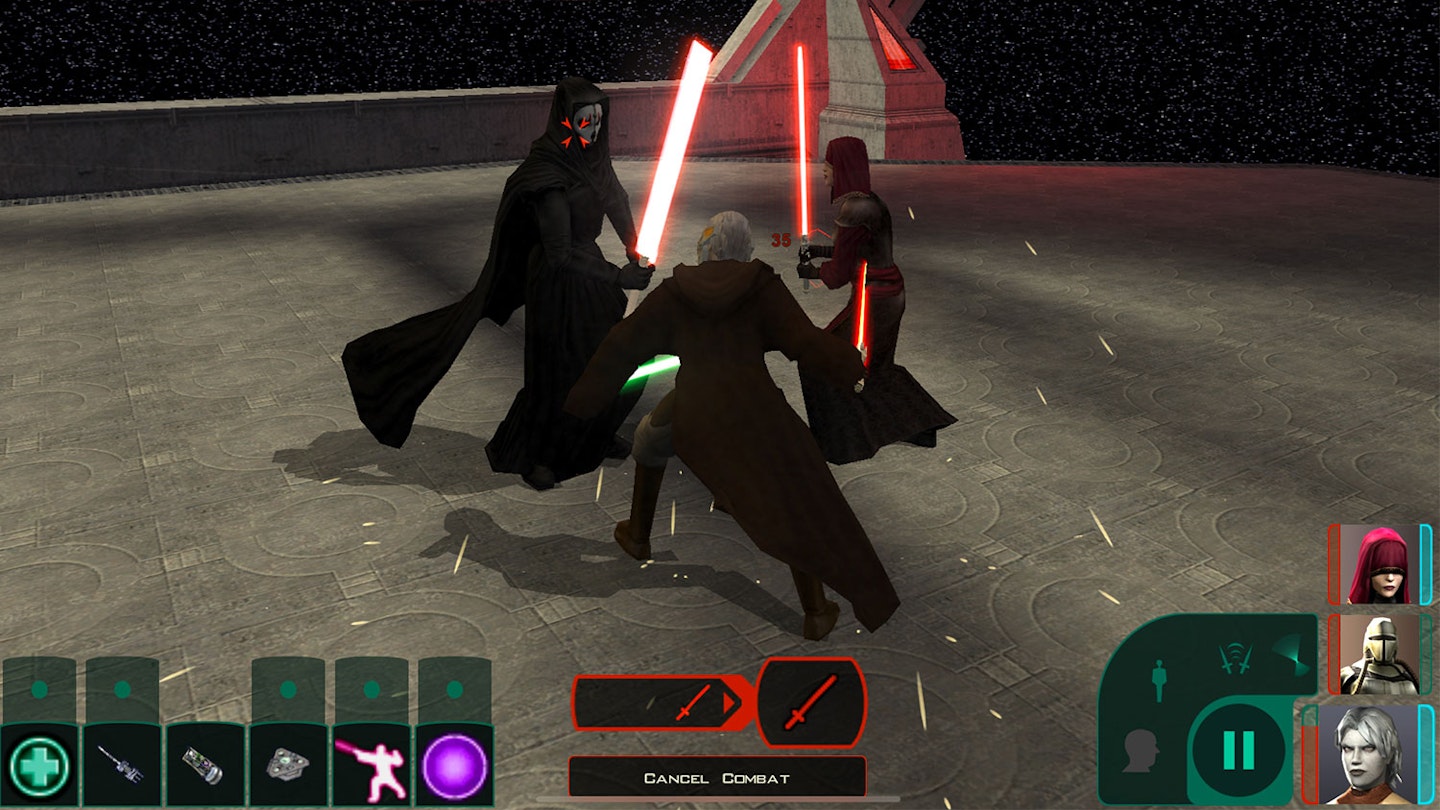Screen dimensions: 1440x810
Task: Cancel combat with the Cancel Combat button
Action: point(717,778)
